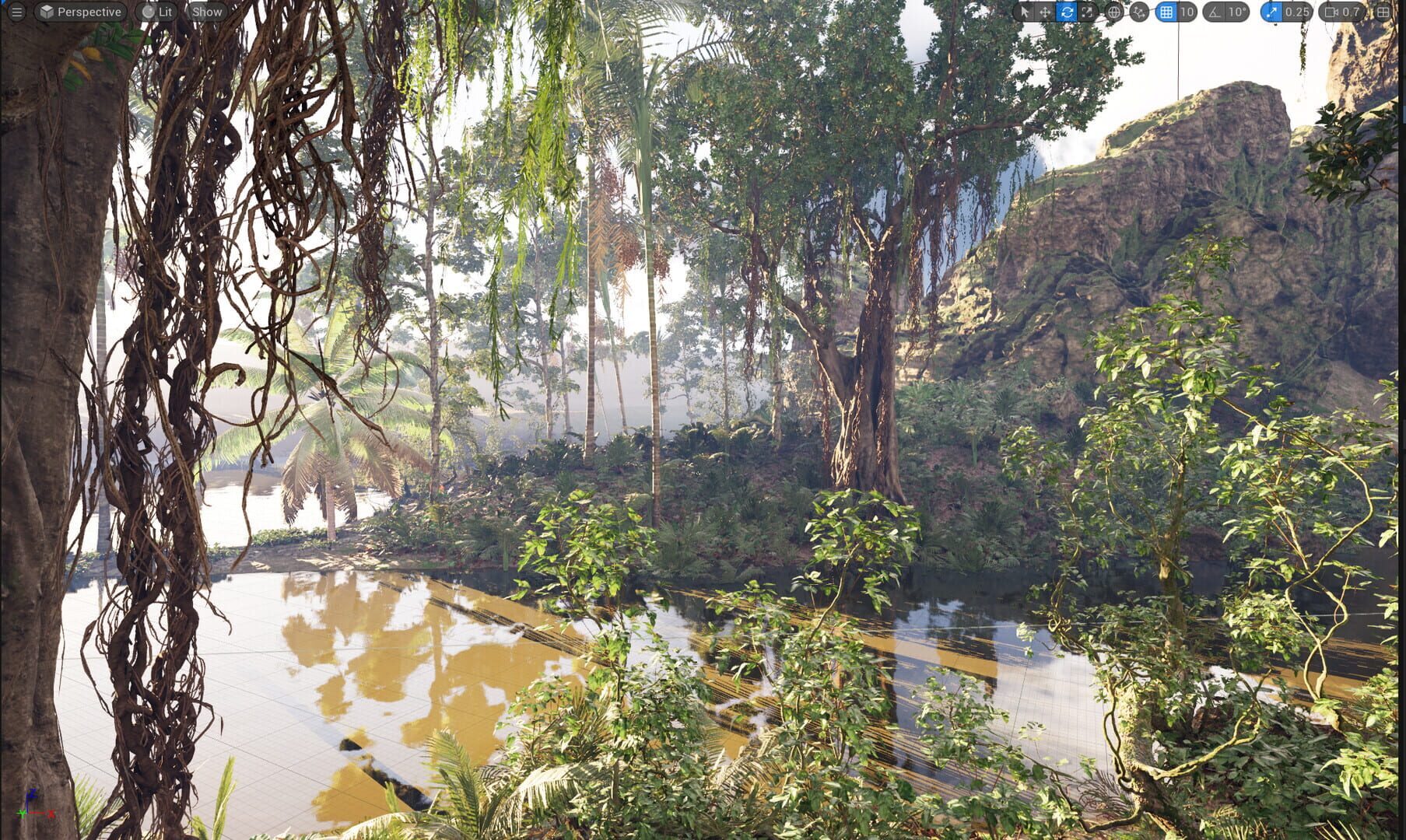Toggle scale snapping
Screen dimensions: 1406x840
click(1271, 12)
